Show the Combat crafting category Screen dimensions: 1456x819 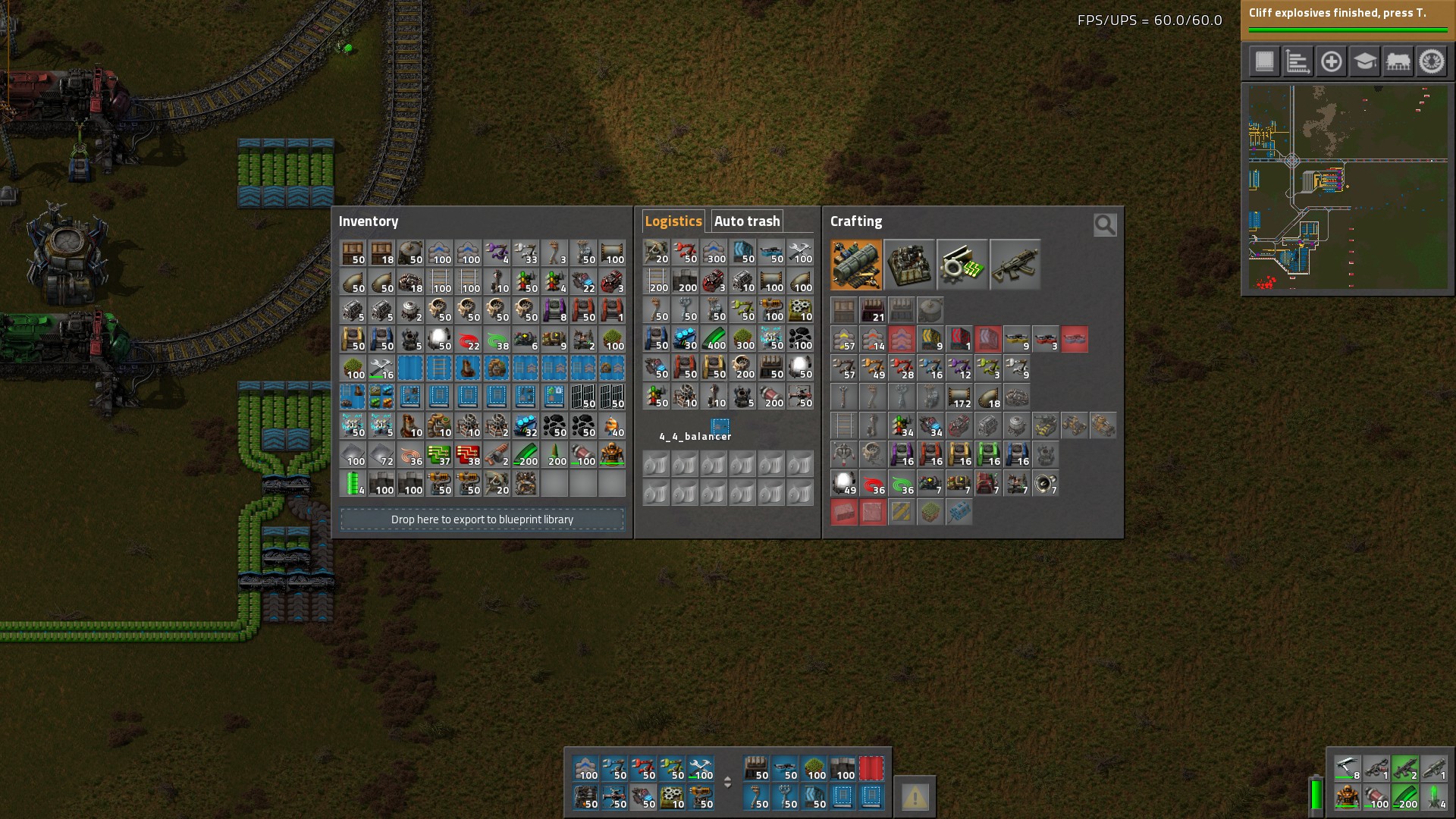click(x=1015, y=265)
